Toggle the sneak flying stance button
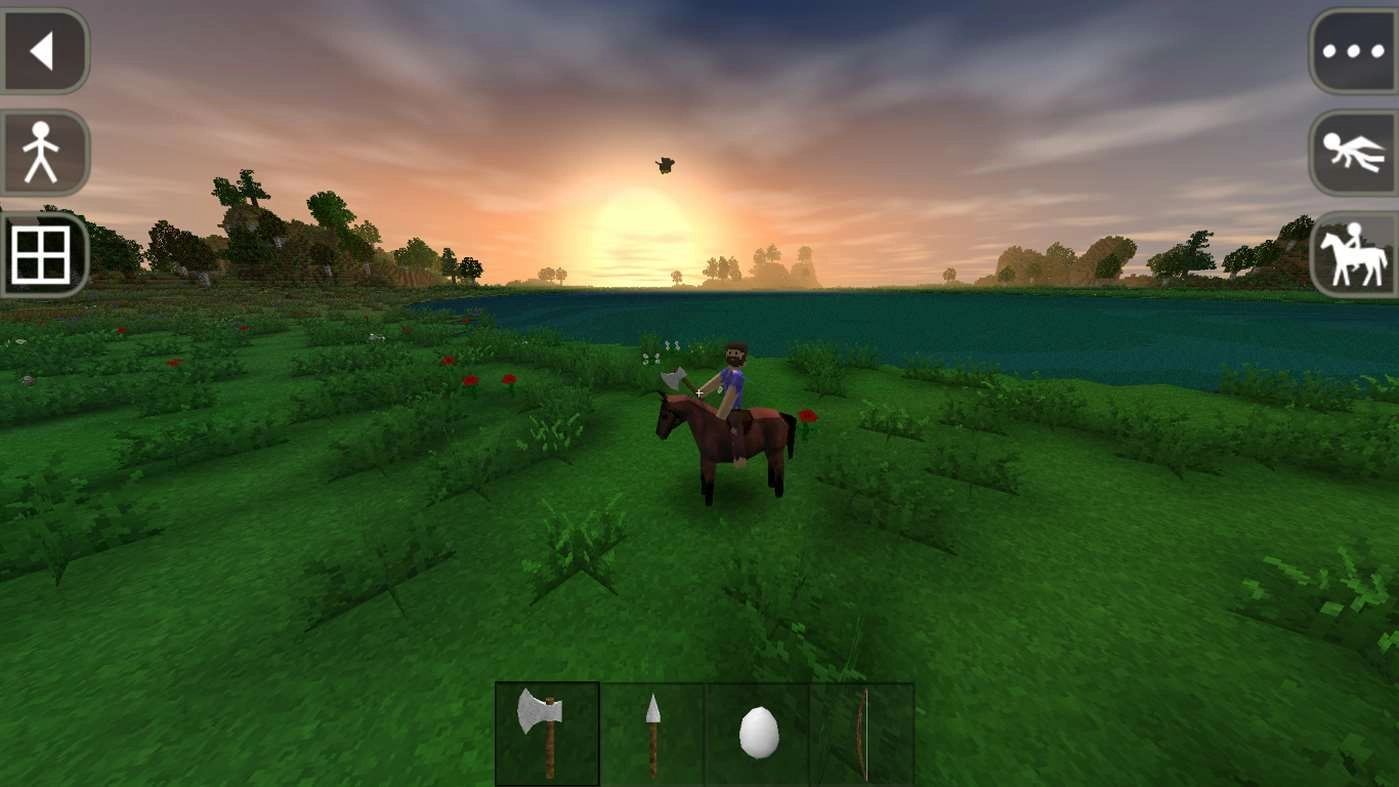This screenshot has width=1399, height=787. tap(1355, 151)
